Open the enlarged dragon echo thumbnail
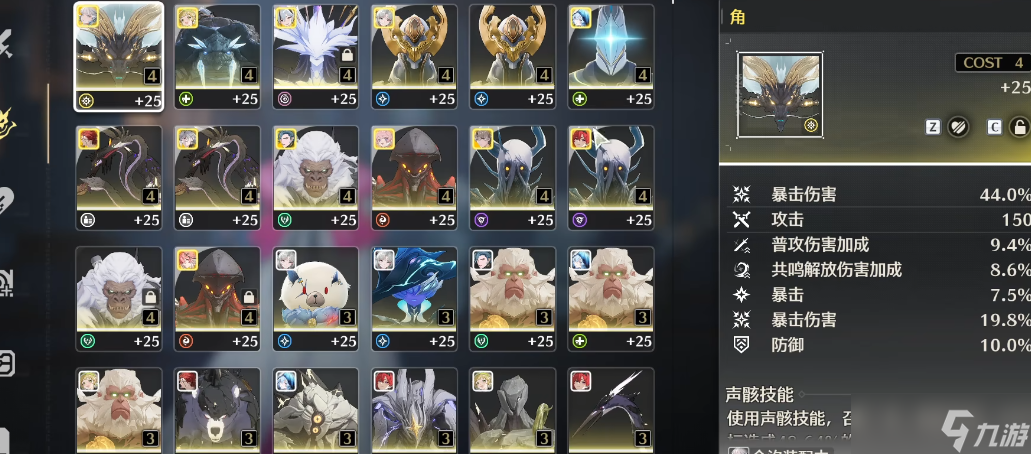 [779, 95]
